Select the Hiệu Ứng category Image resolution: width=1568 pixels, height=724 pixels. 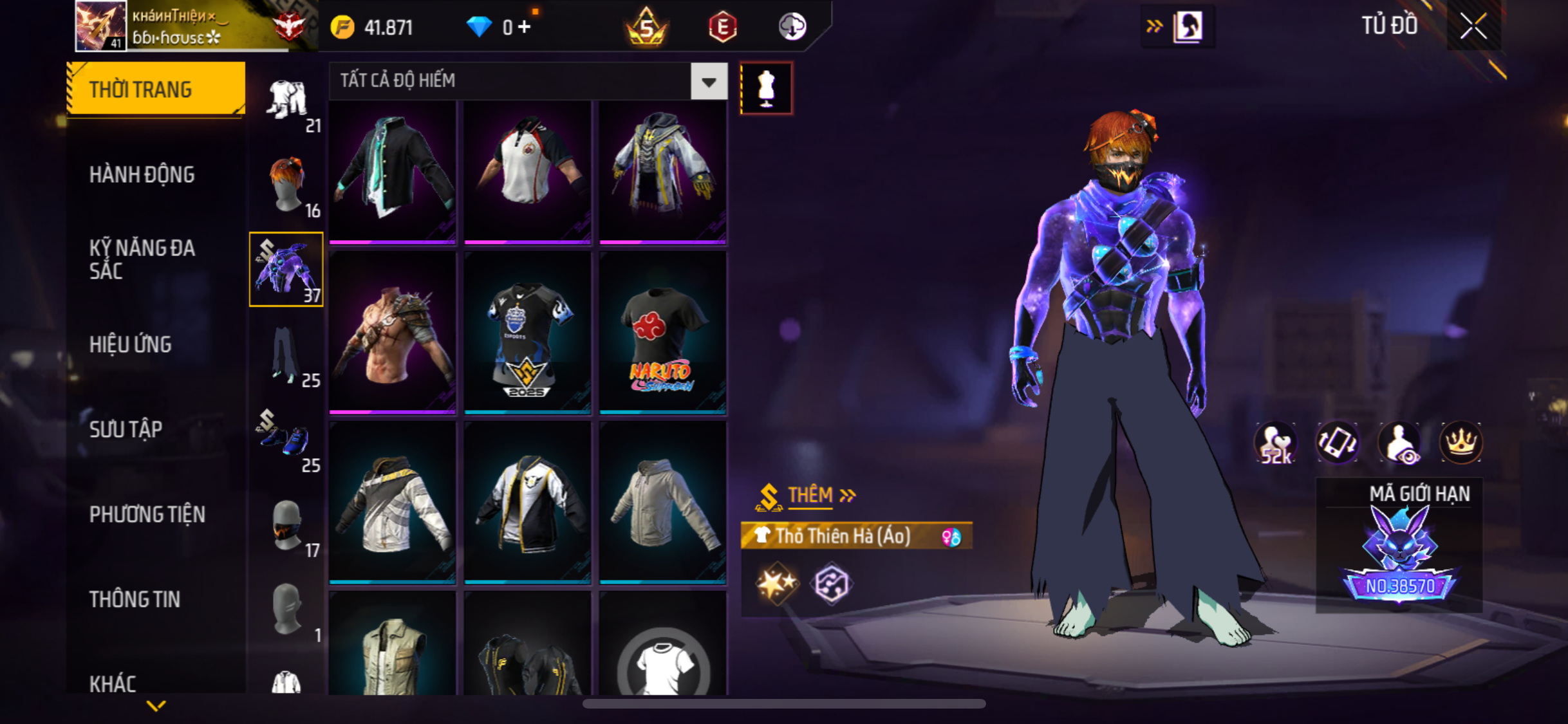[131, 344]
